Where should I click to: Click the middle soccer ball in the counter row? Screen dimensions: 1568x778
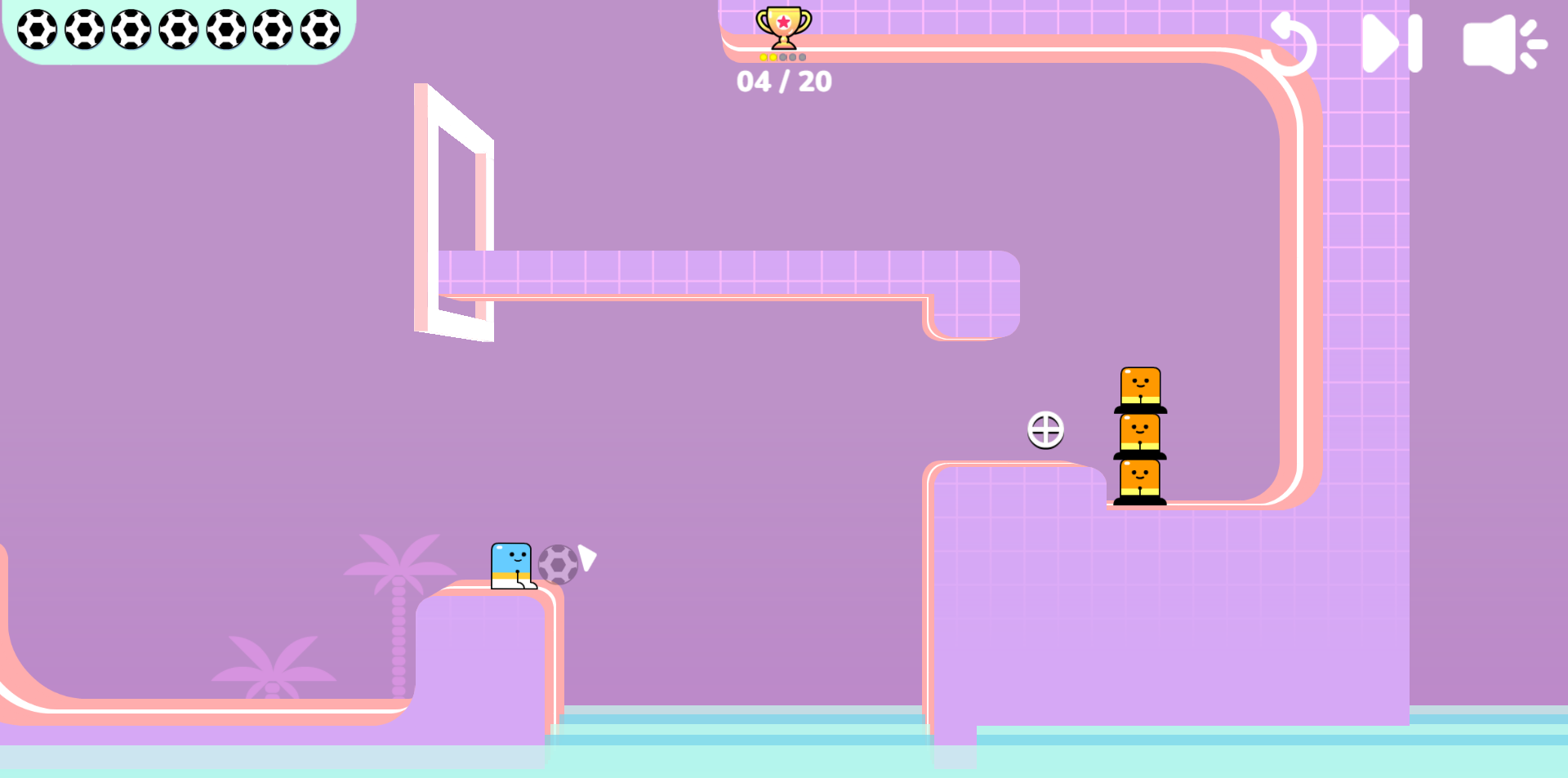[180, 28]
